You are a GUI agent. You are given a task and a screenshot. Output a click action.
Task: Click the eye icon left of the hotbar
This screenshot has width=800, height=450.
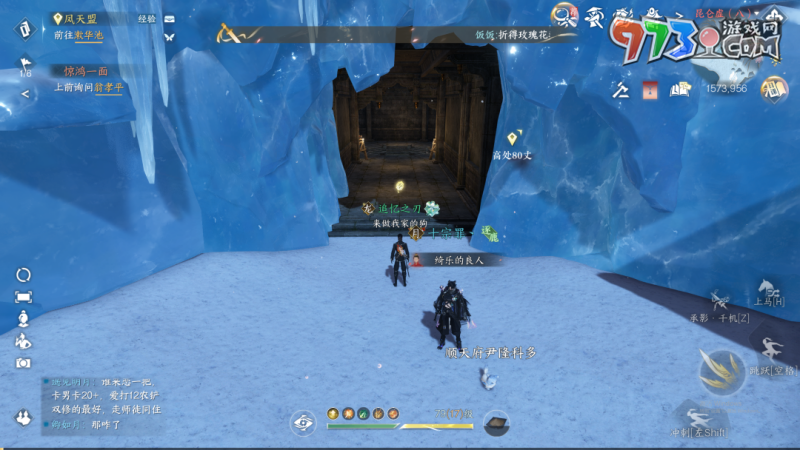click(303, 422)
